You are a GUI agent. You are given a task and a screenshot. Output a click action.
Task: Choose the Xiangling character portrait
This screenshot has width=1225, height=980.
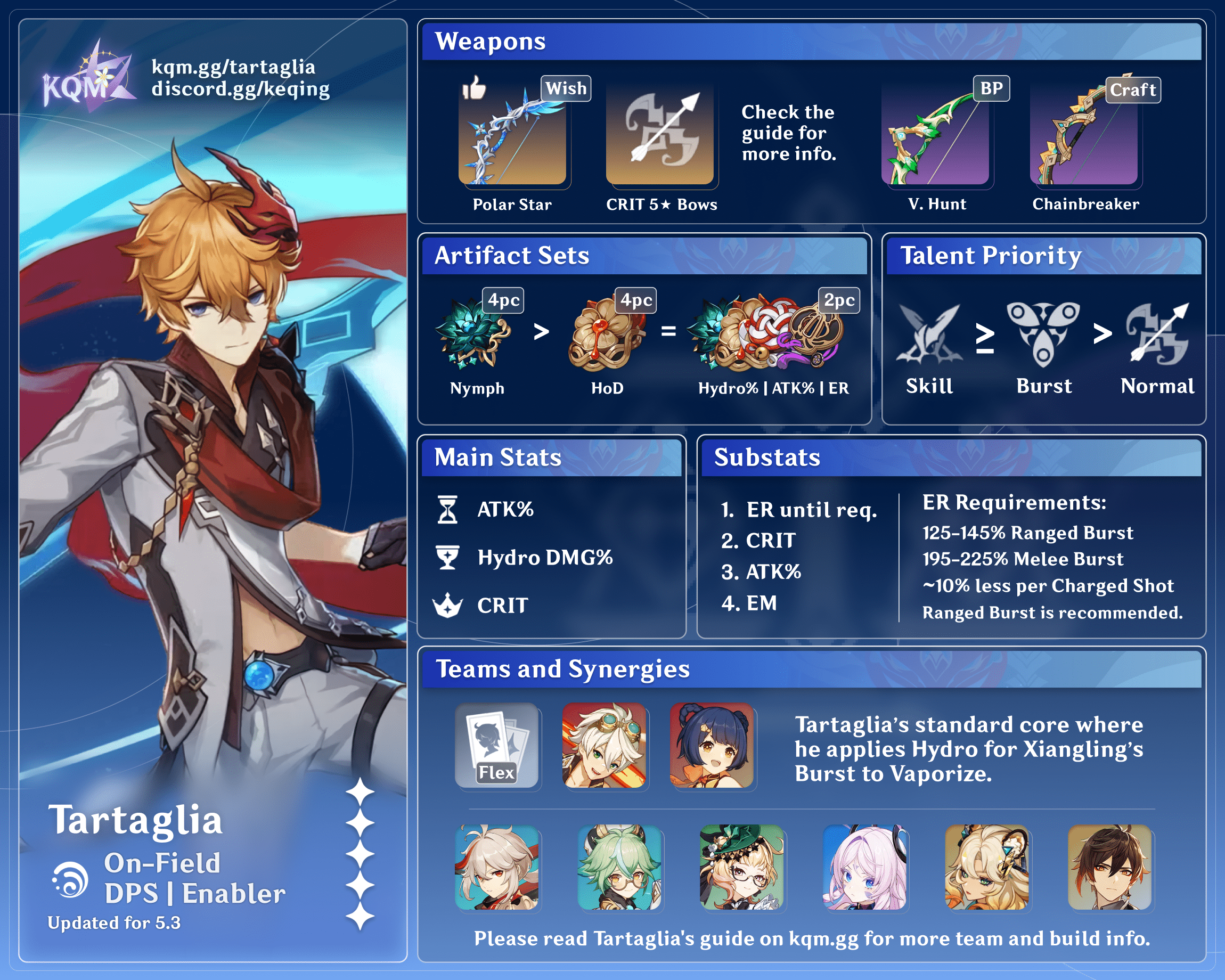coord(712,745)
